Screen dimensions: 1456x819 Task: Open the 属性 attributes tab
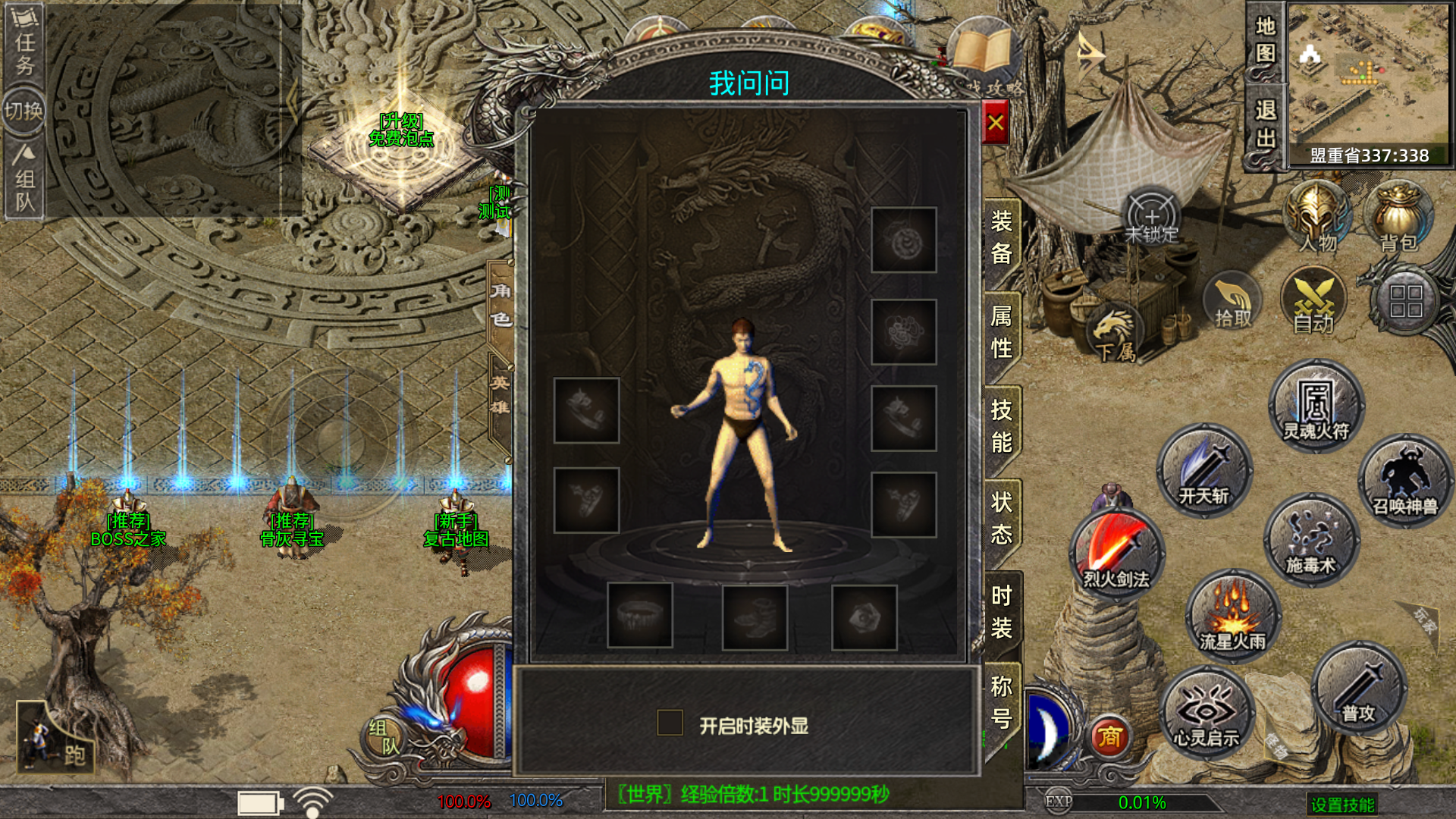[1001, 331]
